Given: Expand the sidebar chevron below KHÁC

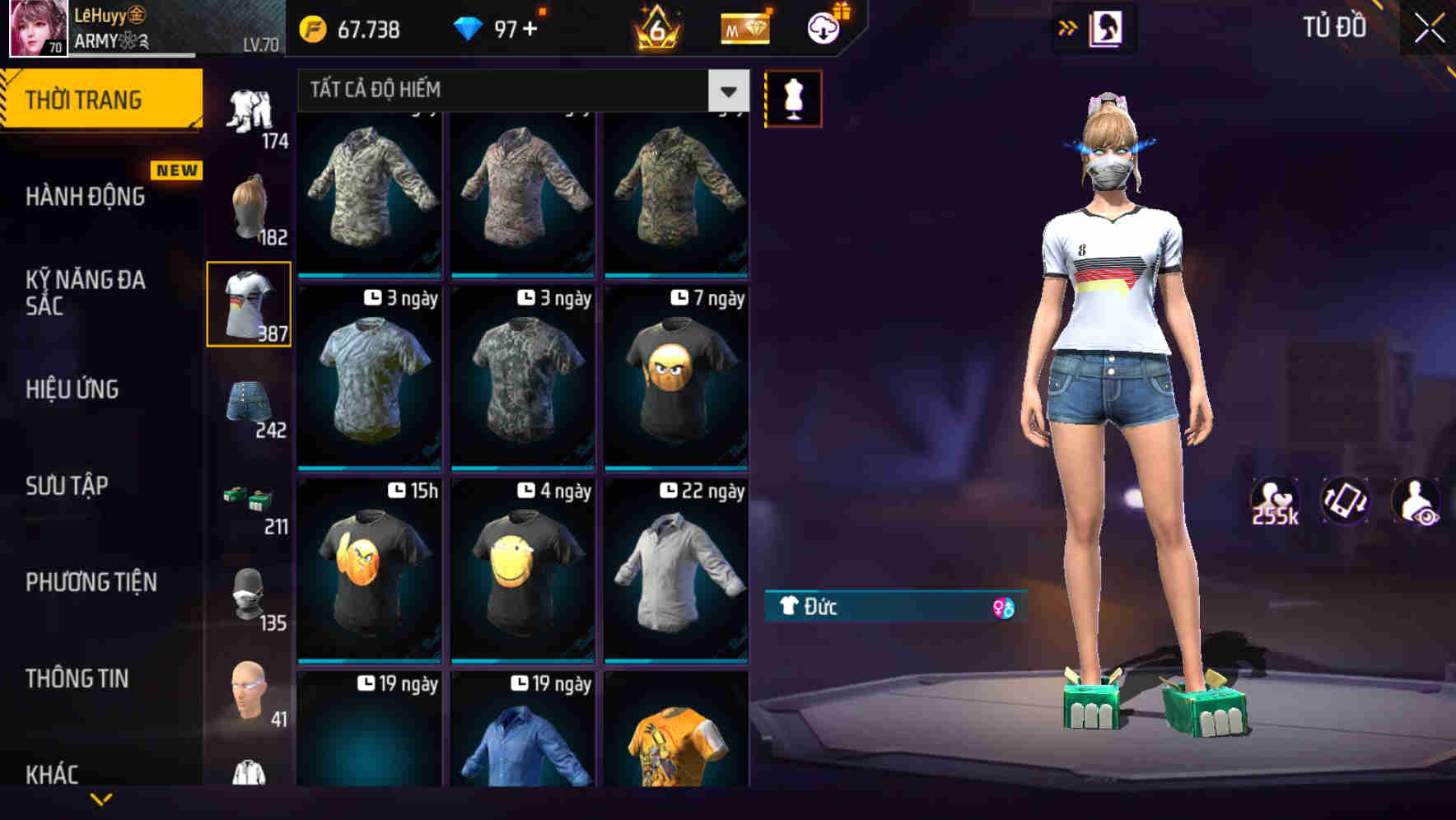Looking at the screenshot, I should 103,800.
